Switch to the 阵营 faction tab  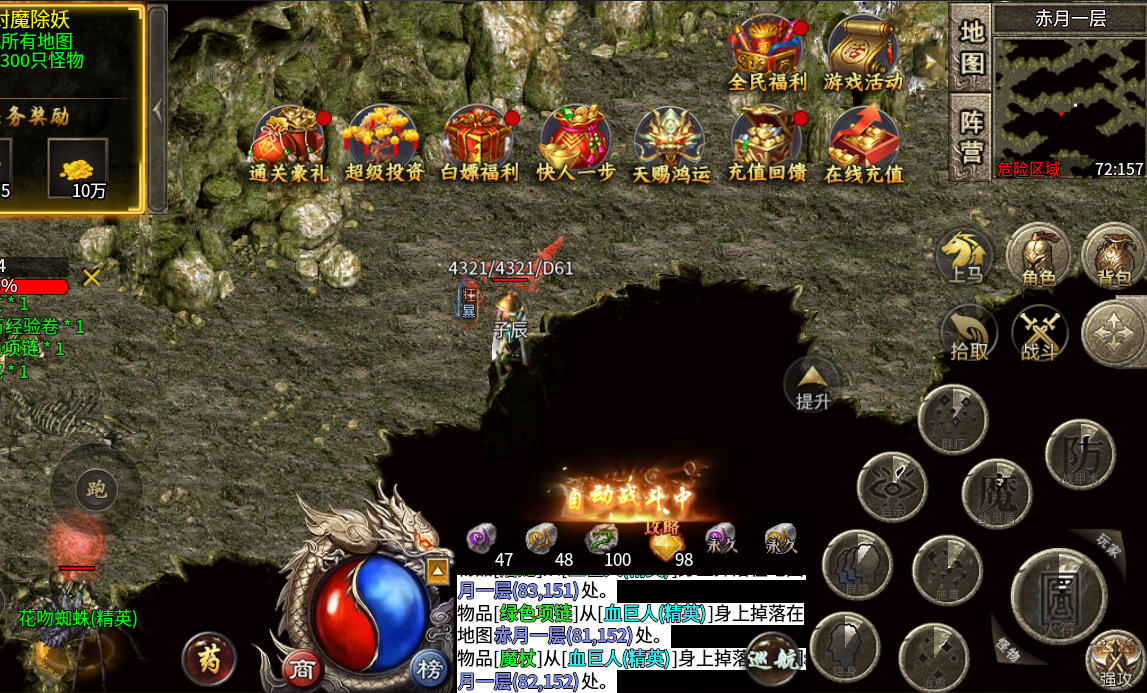pyautogui.click(x=971, y=137)
